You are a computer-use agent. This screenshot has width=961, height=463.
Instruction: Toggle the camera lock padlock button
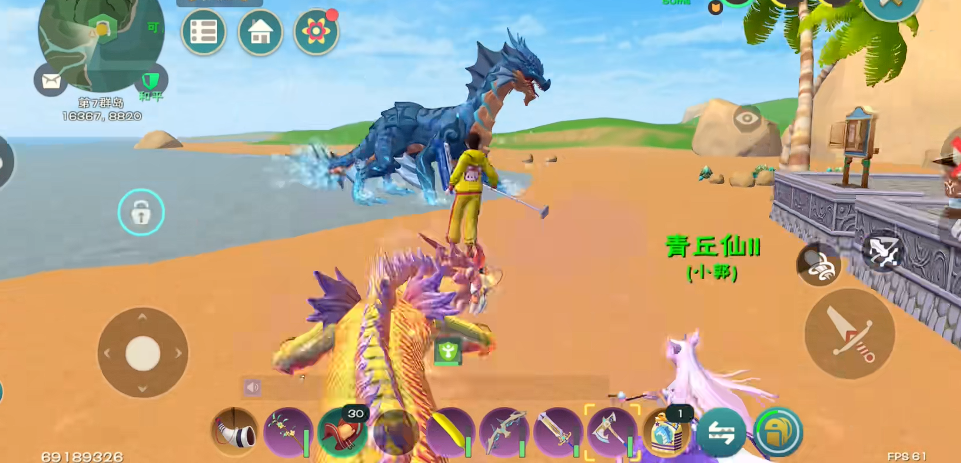point(141,213)
